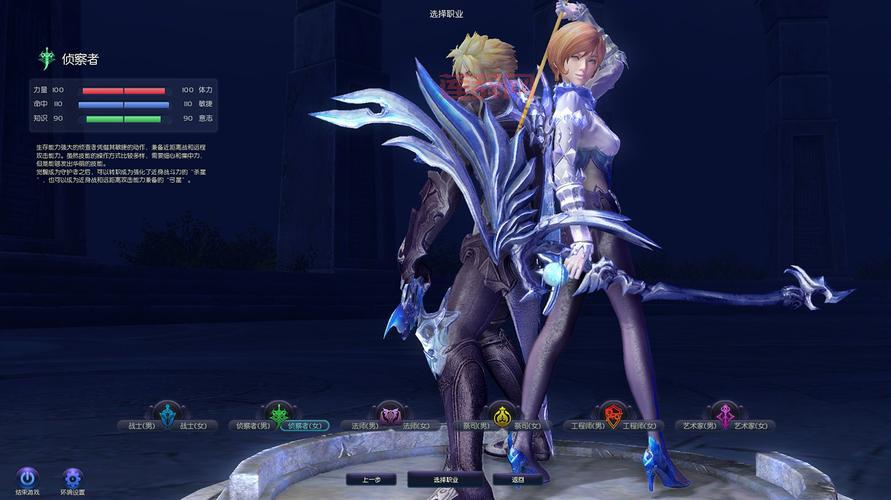Pick the female Artist class (艺术家 女)
This screenshot has width=891, height=500.
[752, 426]
